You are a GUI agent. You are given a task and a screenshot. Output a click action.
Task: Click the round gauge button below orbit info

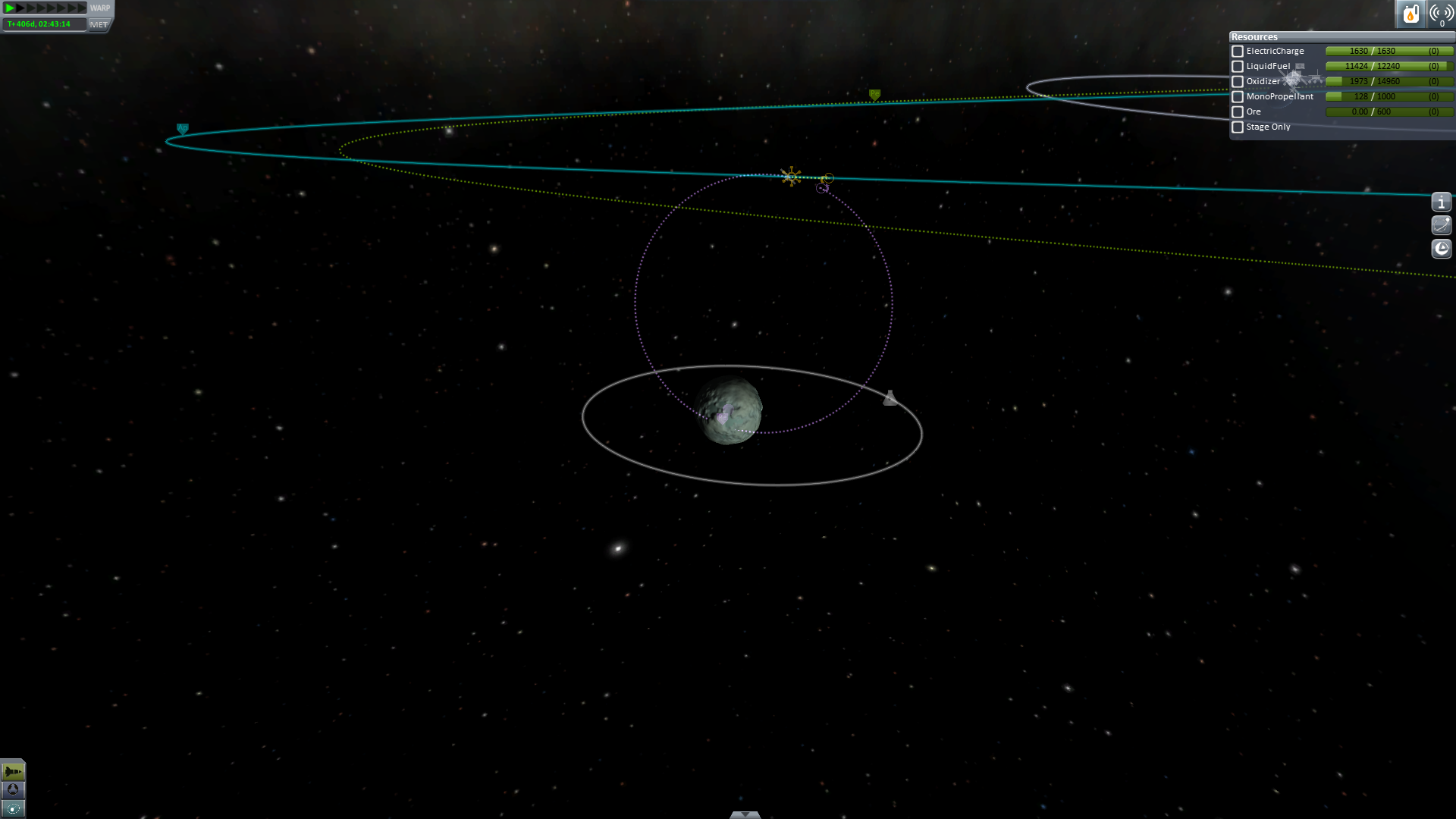[1441, 249]
